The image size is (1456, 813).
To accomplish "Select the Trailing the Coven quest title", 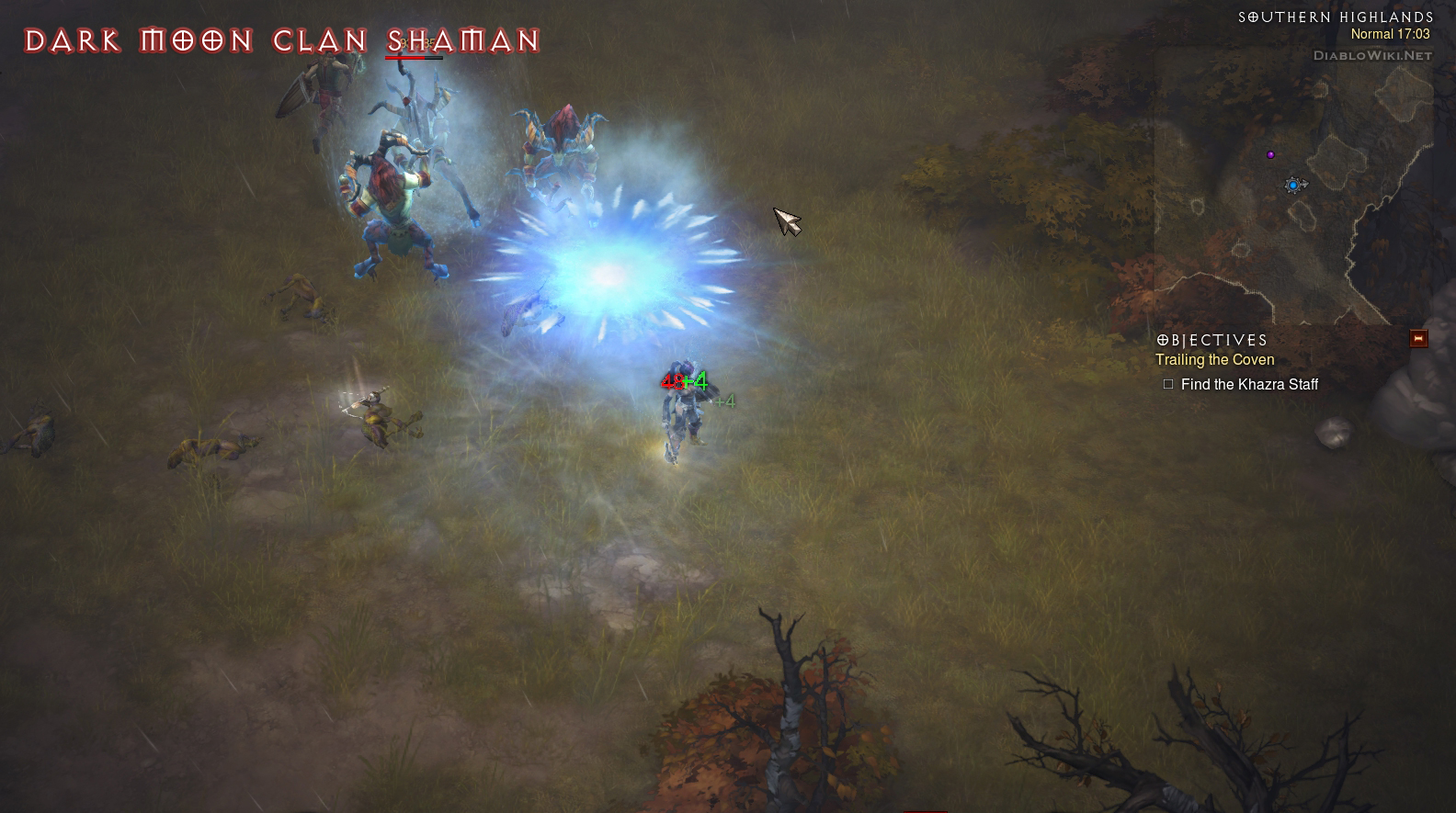I will (x=1214, y=360).
